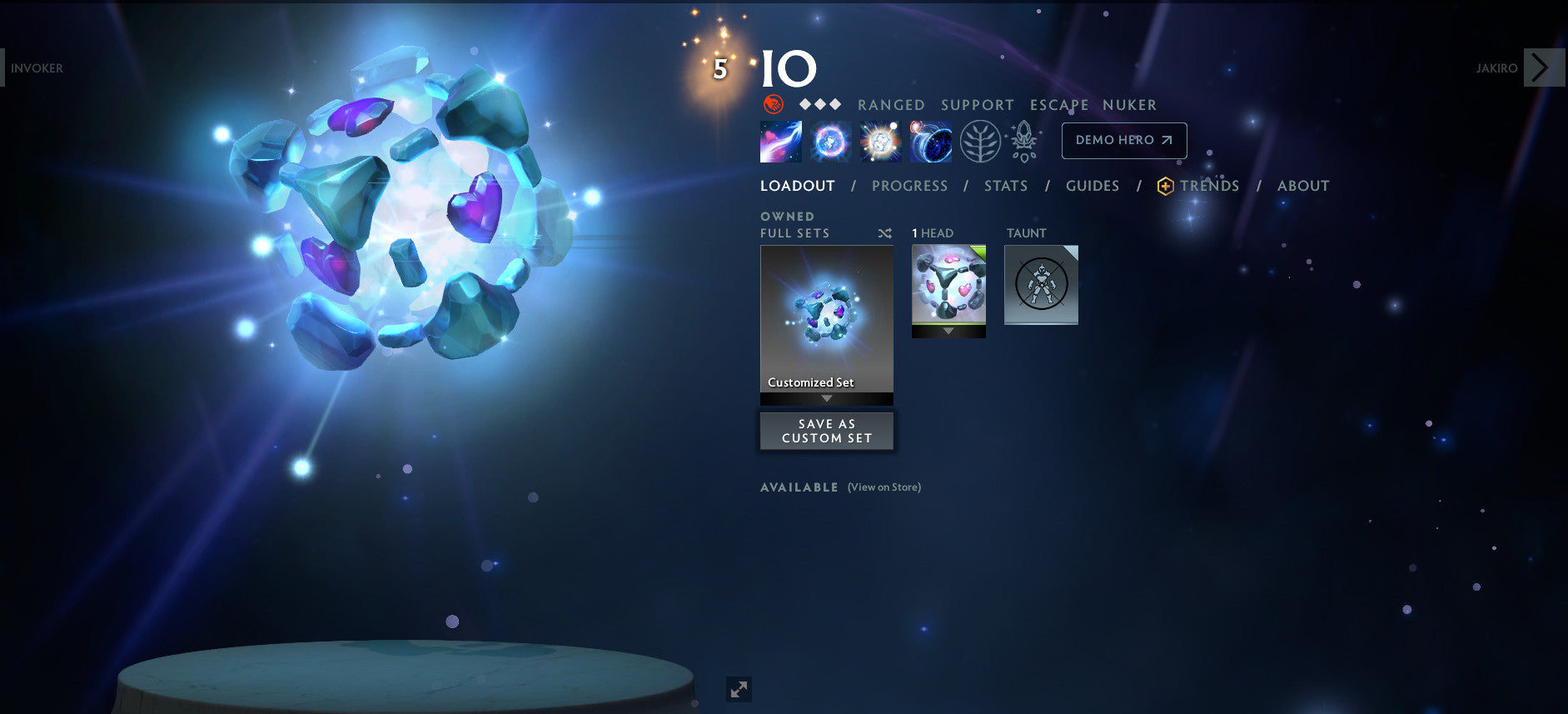
Task: Select the Tether ability icon
Action: (783, 142)
